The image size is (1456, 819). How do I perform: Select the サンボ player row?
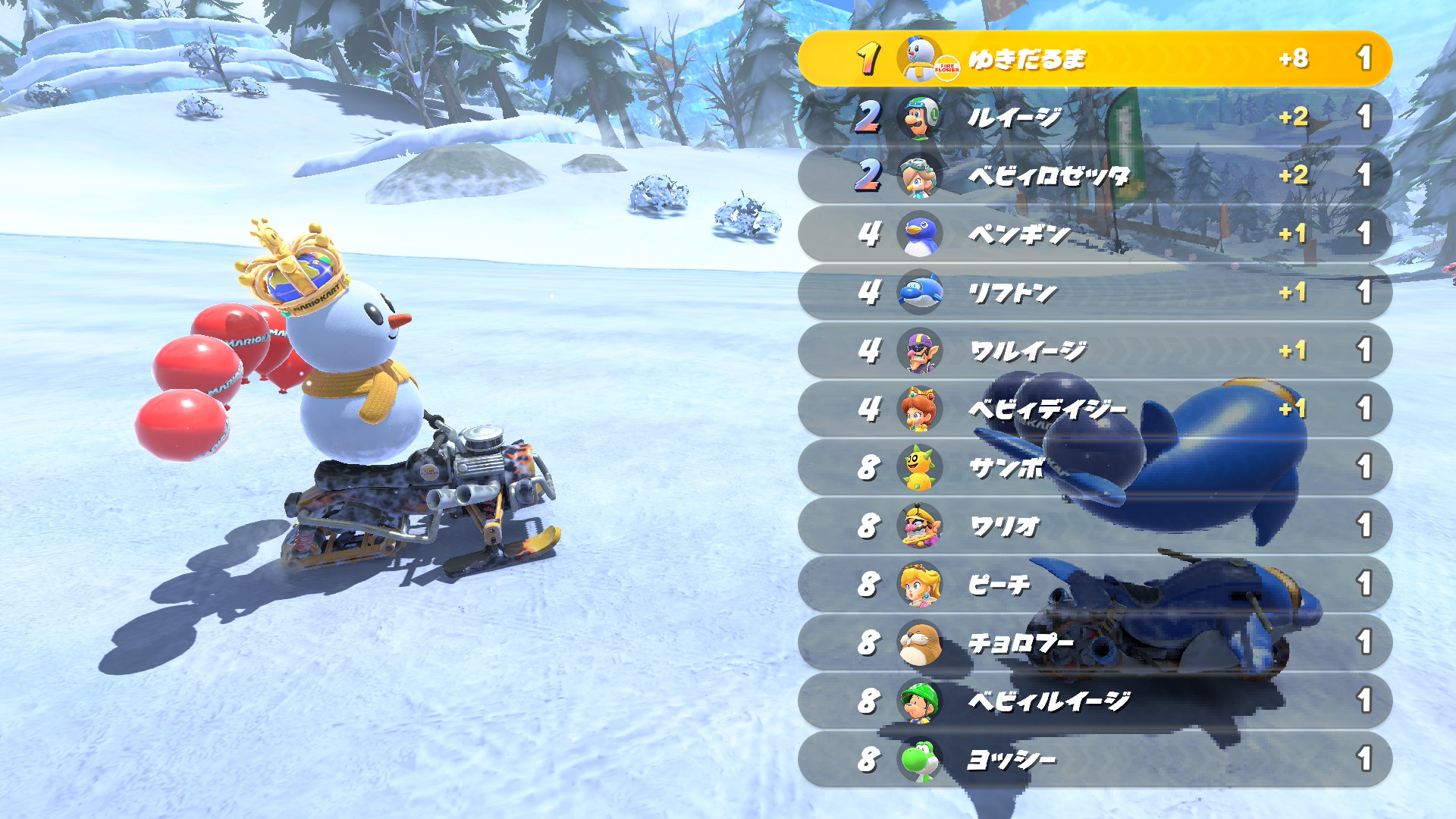coord(1094,467)
